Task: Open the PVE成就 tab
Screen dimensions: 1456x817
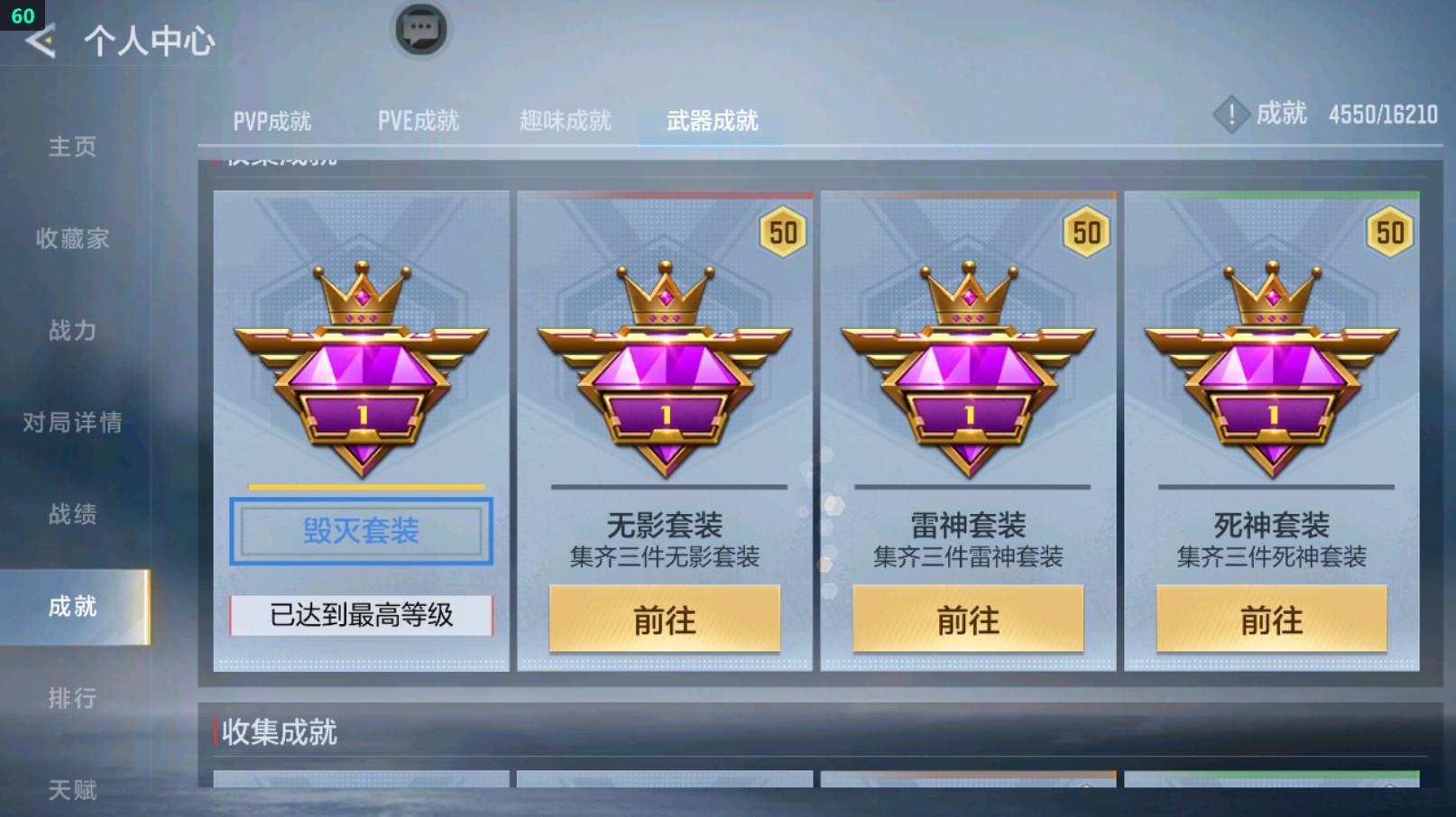Action: tap(418, 120)
